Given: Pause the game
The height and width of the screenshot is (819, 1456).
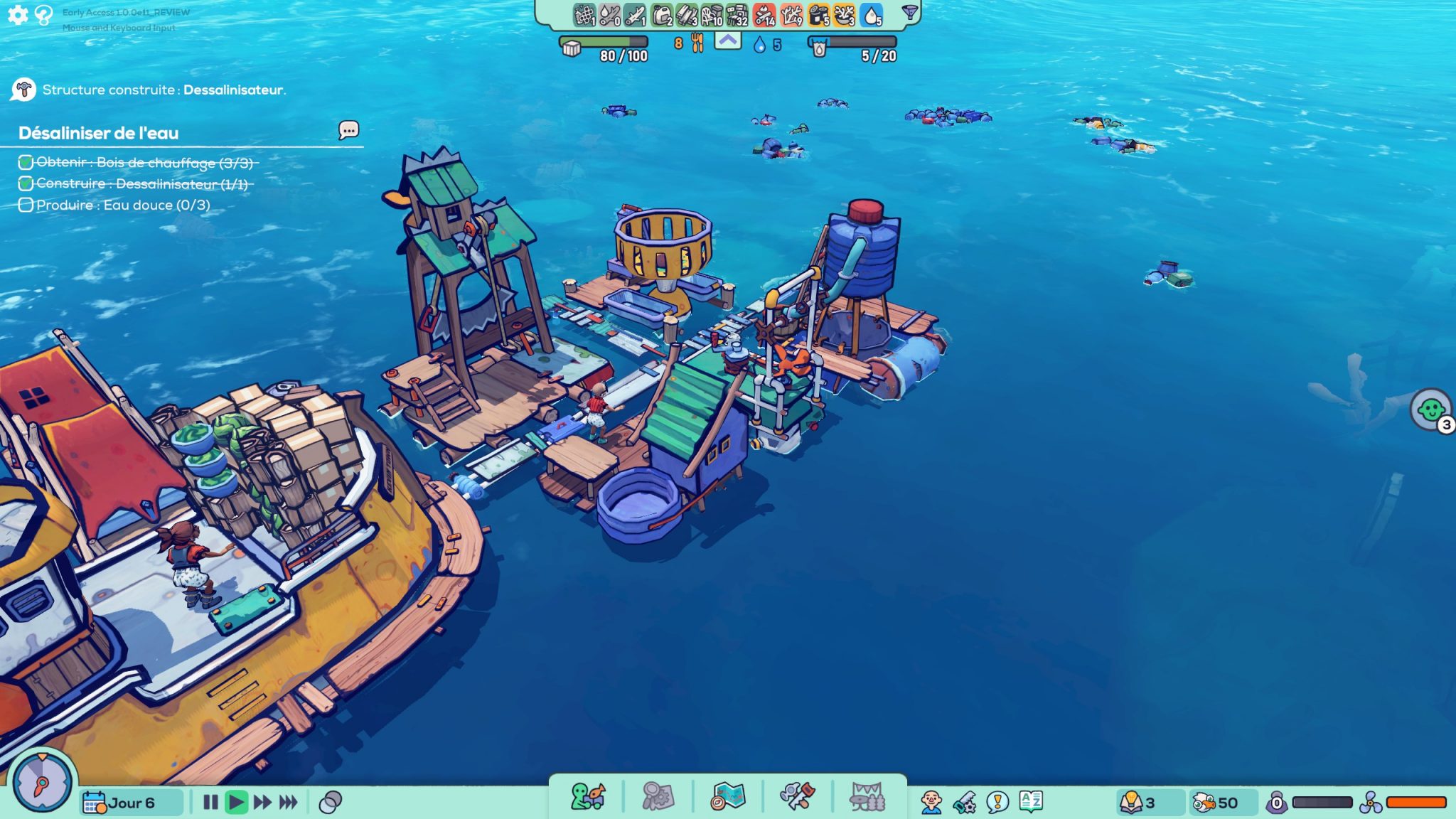Looking at the screenshot, I should coord(210,803).
